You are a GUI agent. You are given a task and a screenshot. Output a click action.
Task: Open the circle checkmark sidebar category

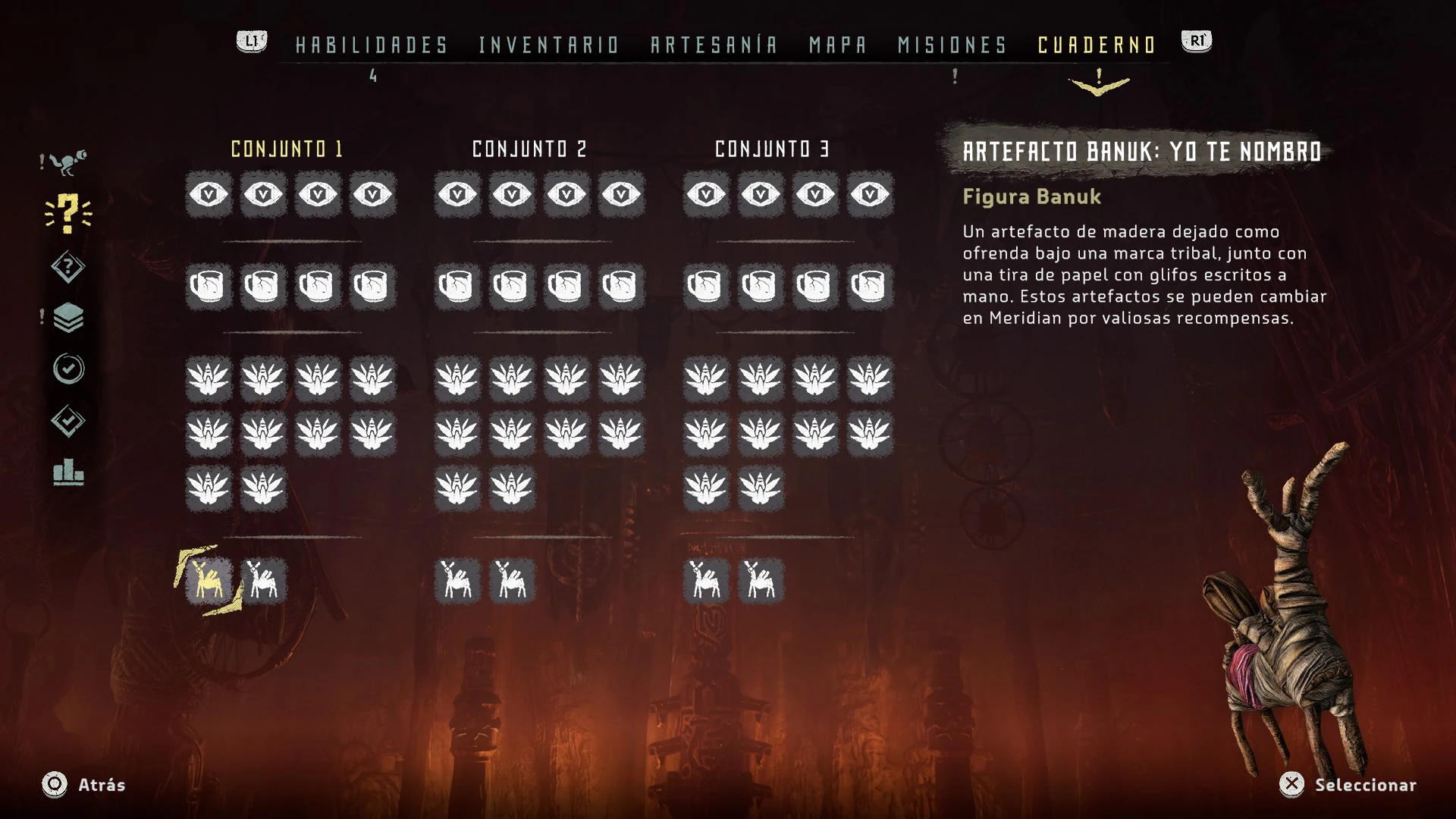pos(68,369)
